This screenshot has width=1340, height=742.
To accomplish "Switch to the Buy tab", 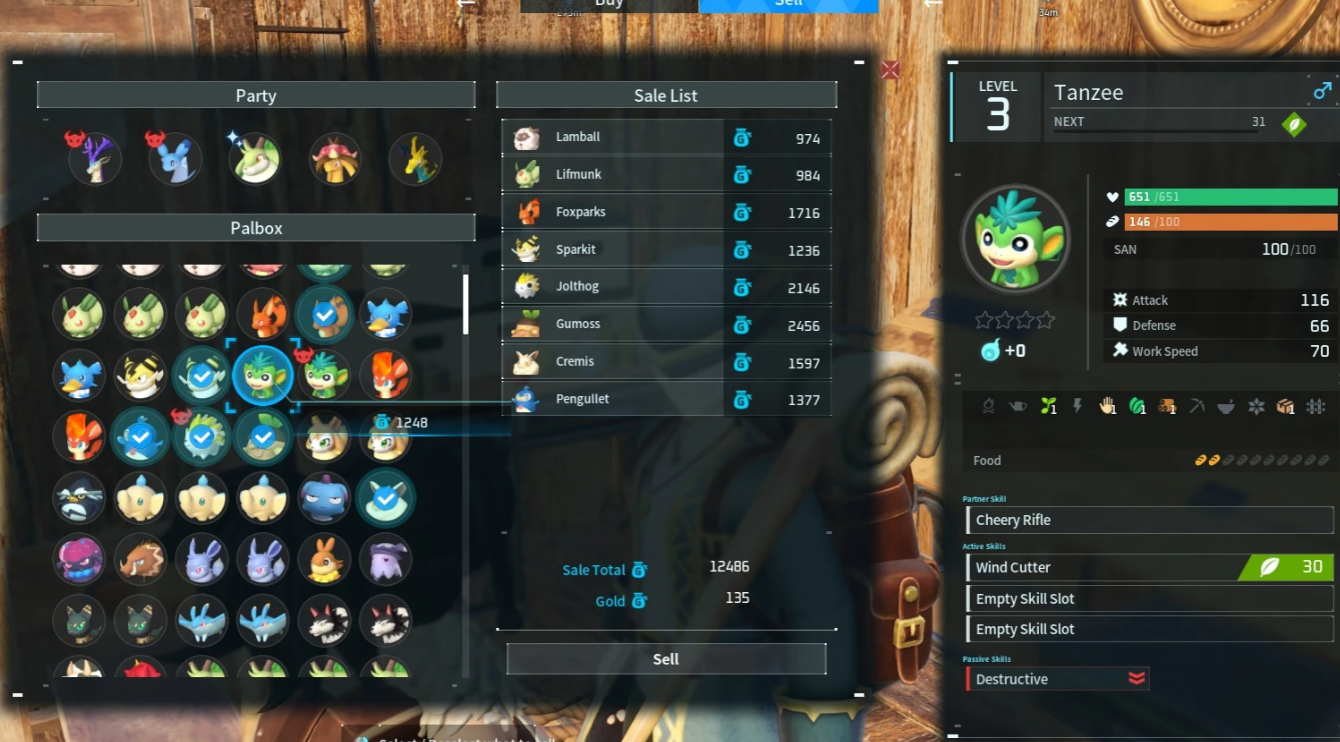I will point(608,5).
